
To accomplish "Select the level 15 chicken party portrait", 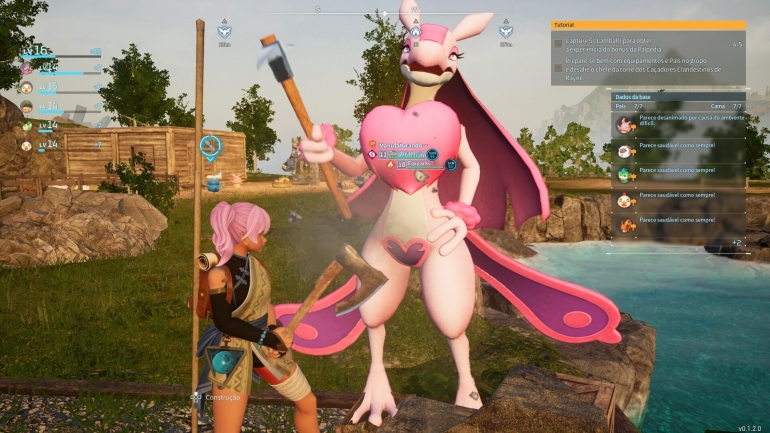I will click(x=27, y=87).
